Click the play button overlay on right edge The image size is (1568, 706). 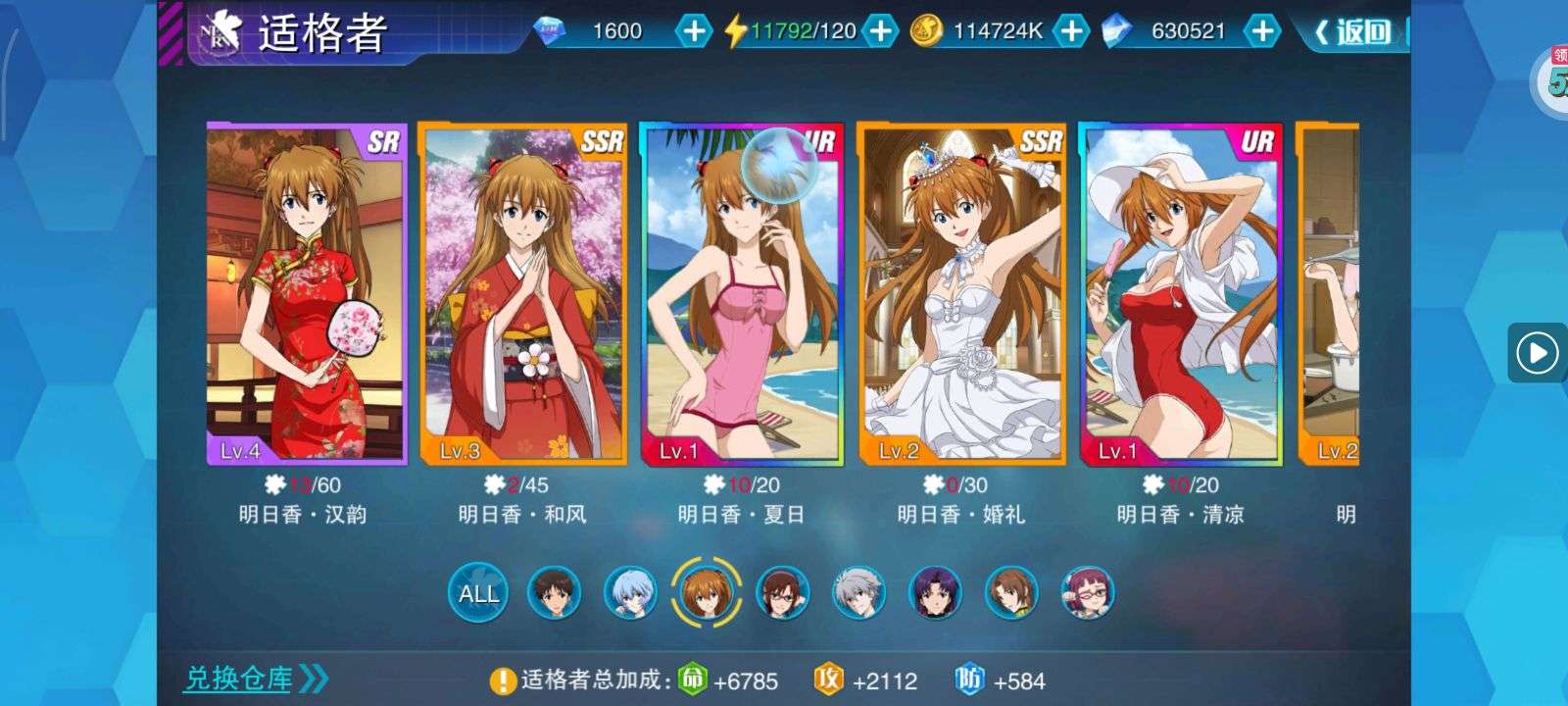[x=1536, y=352]
